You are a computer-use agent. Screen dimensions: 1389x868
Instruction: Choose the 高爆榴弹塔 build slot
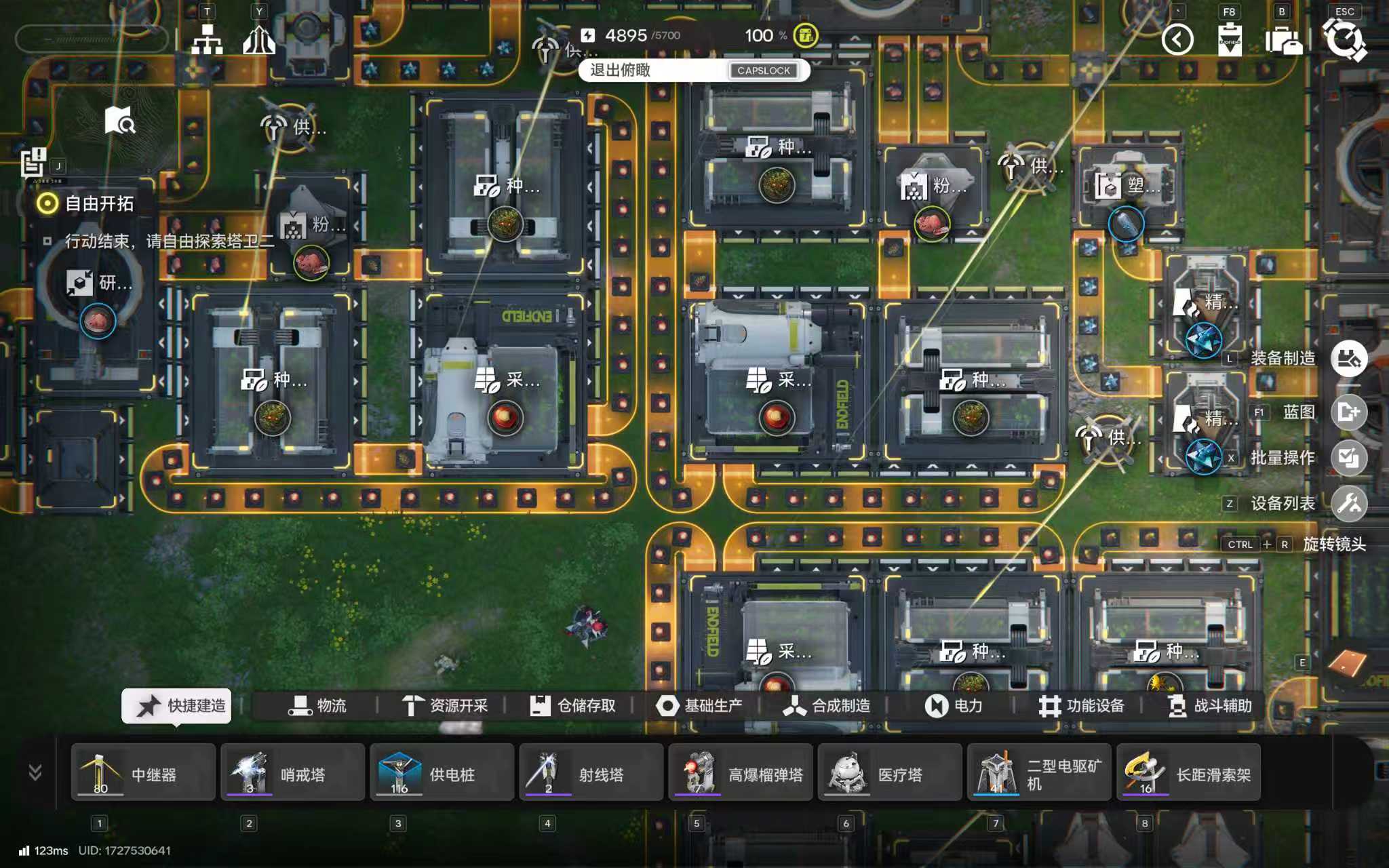click(740, 772)
